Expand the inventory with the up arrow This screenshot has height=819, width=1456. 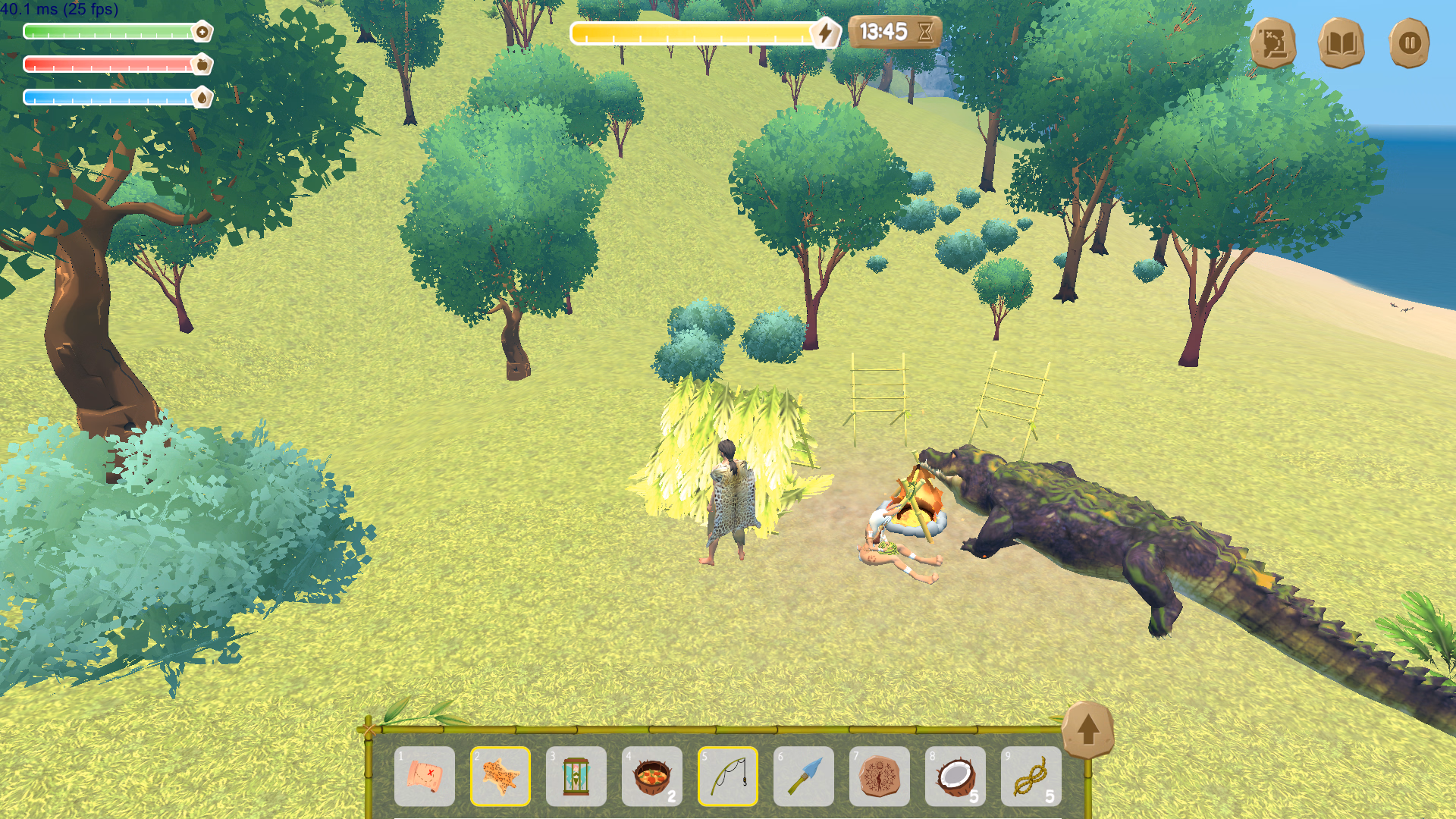coord(1087,729)
